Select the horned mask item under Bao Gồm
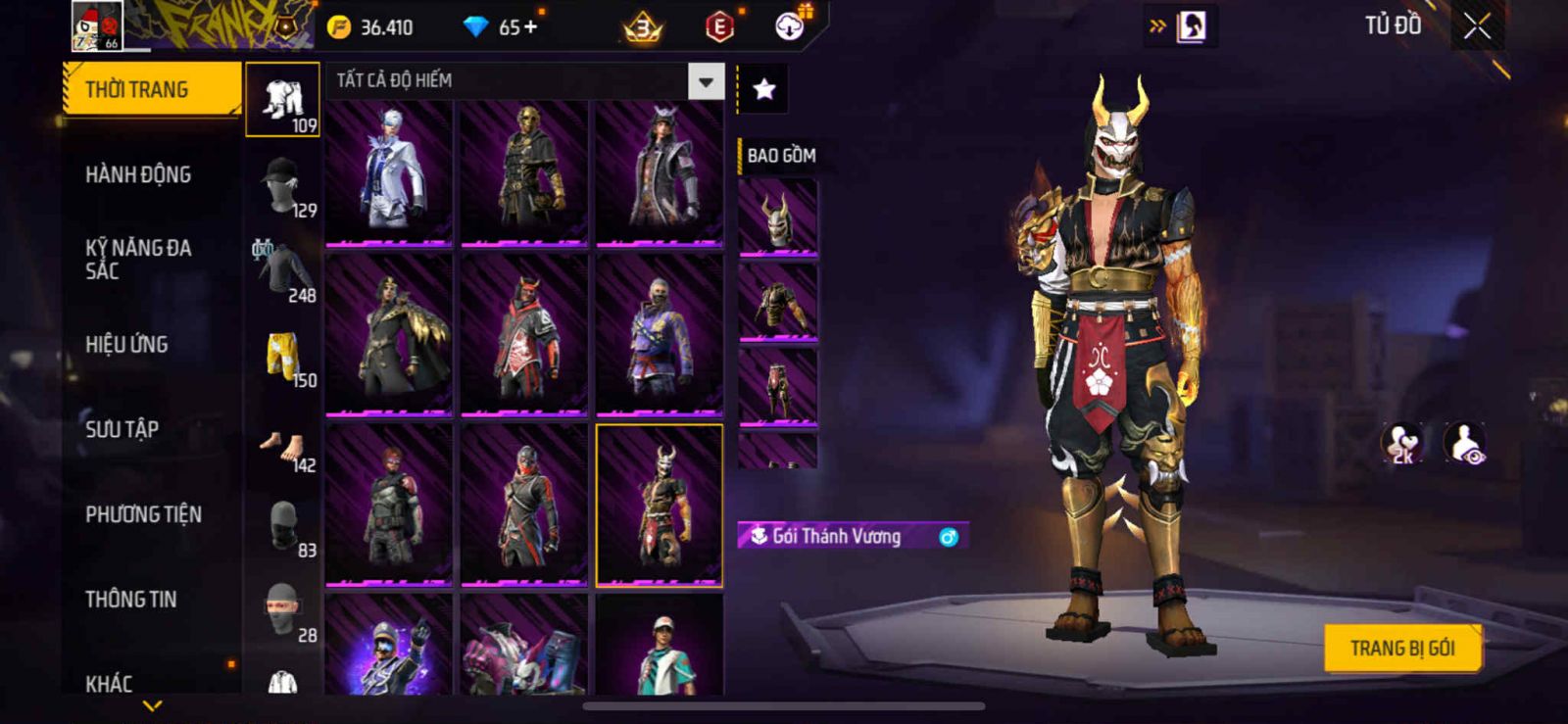This screenshot has width=1568, height=724. 777,218
